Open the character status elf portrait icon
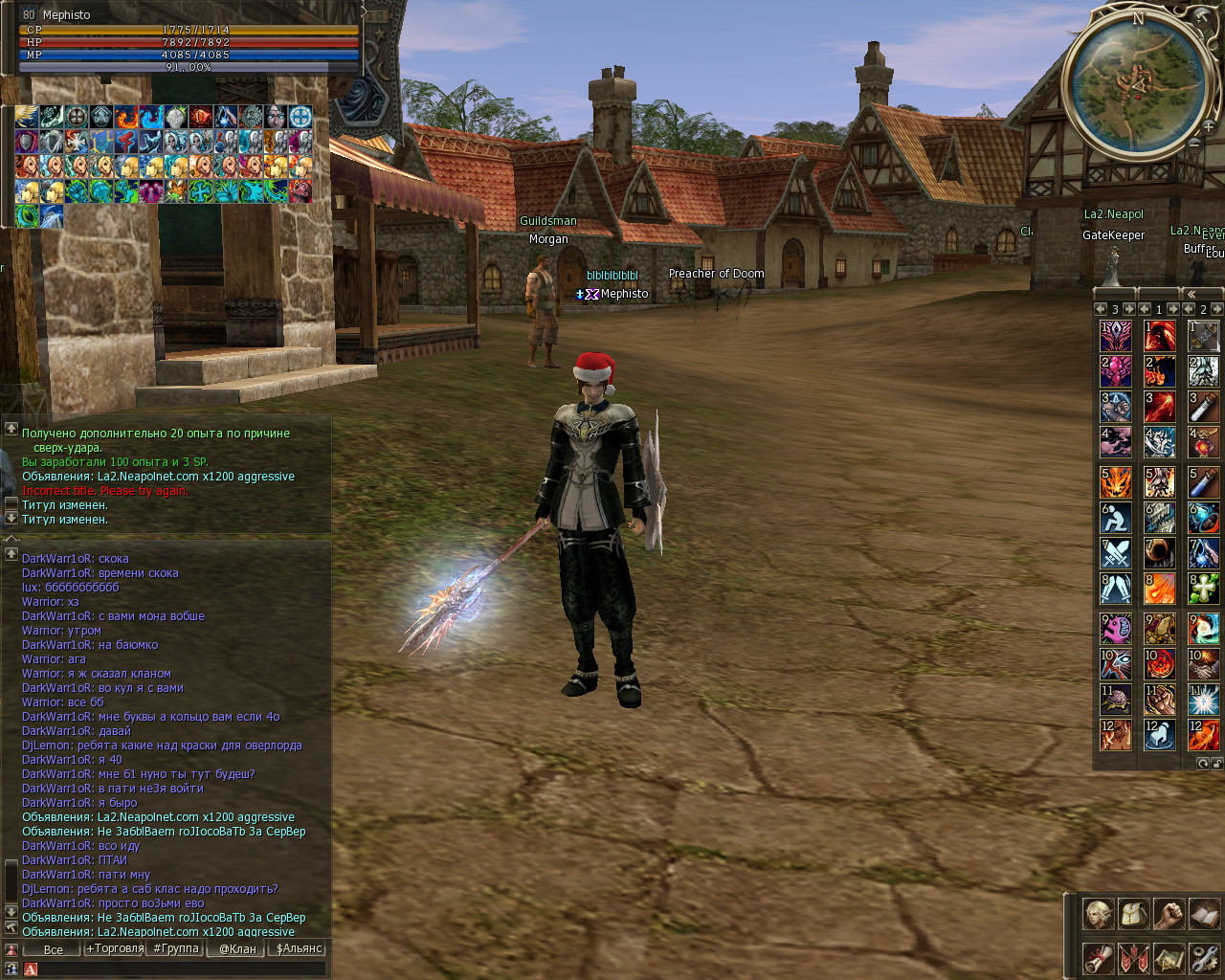The image size is (1225, 980). (1098, 914)
